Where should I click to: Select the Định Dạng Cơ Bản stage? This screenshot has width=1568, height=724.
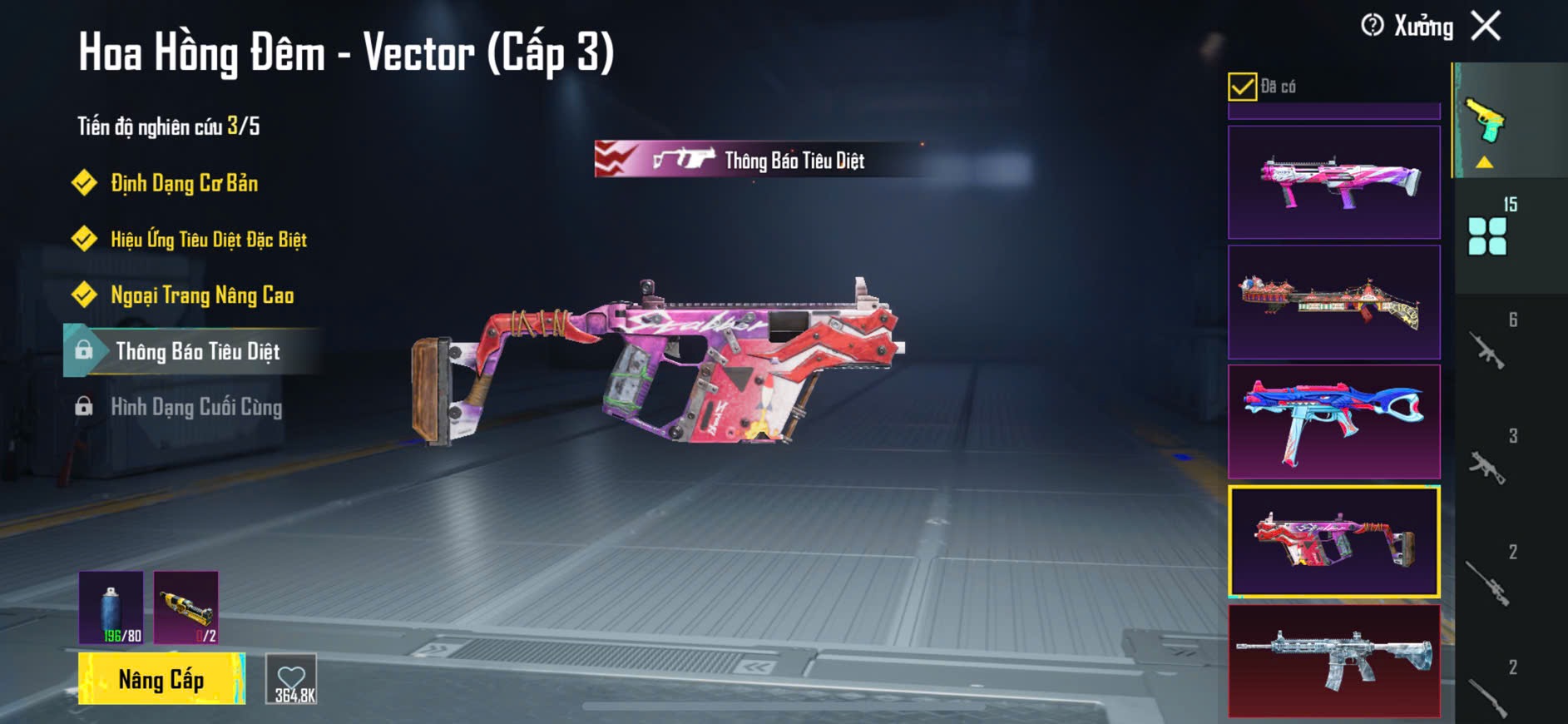(184, 183)
